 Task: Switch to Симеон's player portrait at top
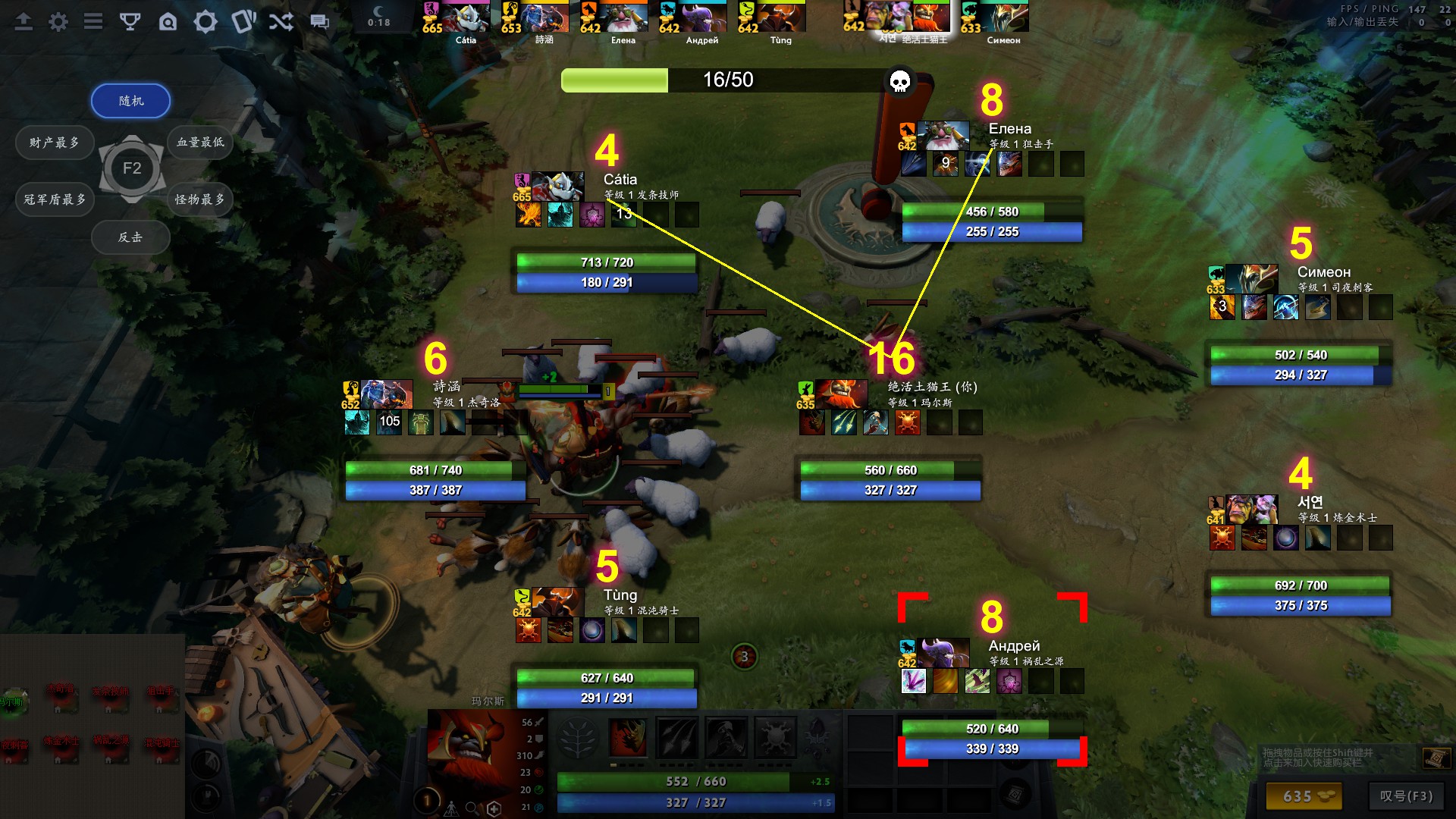995,15
